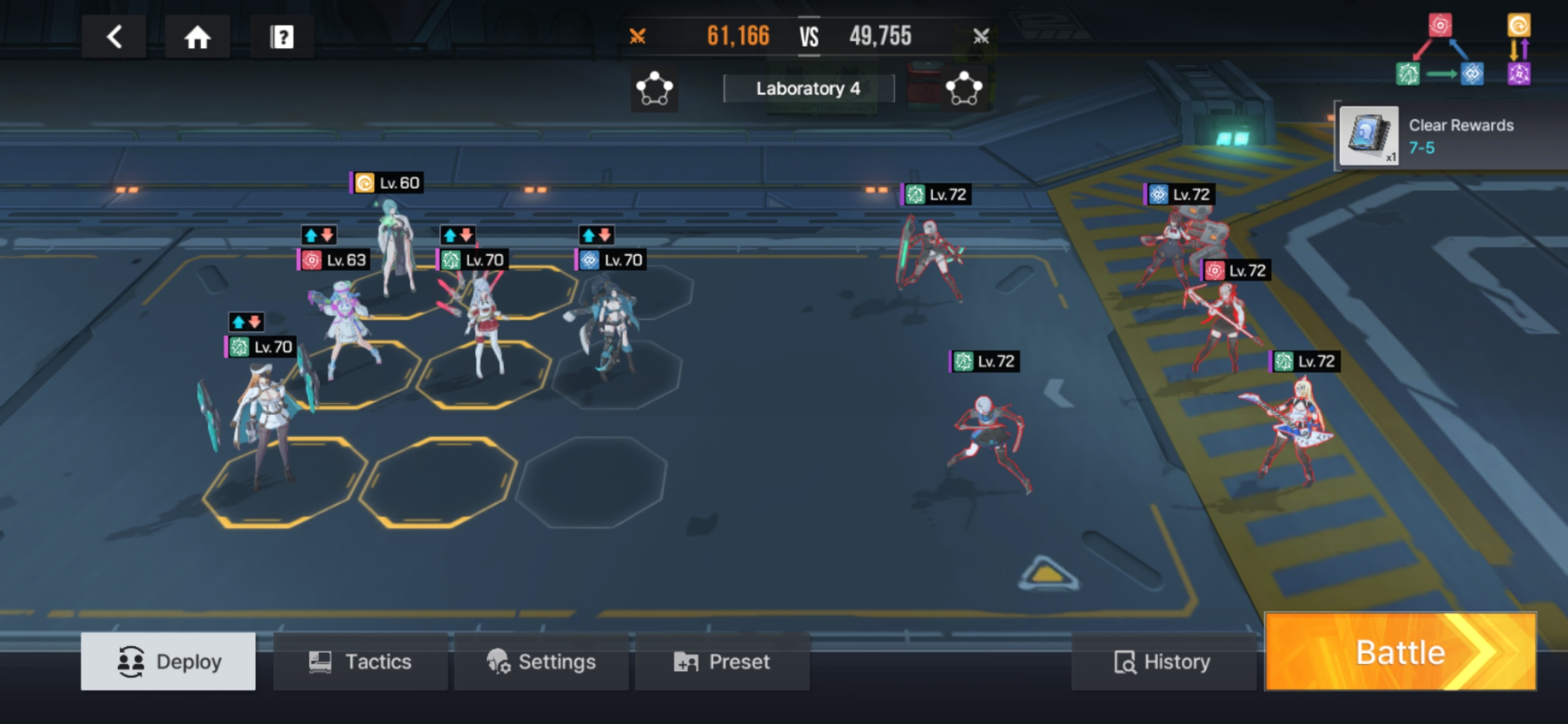View the Clear Rewards 7-5 item
Image resolution: width=1568 pixels, height=724 pixels.
coord(1368,135)
